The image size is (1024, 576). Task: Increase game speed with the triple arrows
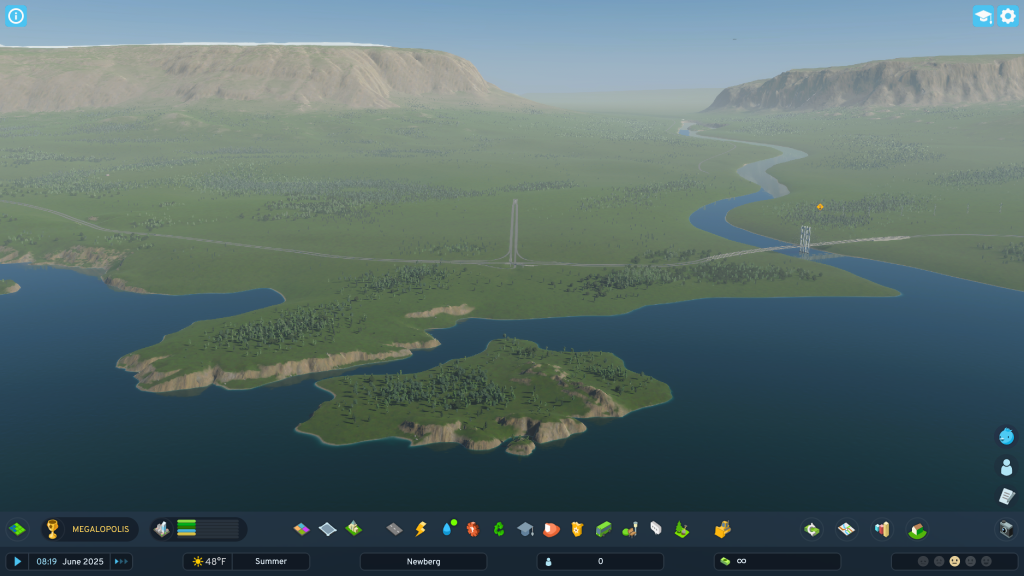point(121,562)
